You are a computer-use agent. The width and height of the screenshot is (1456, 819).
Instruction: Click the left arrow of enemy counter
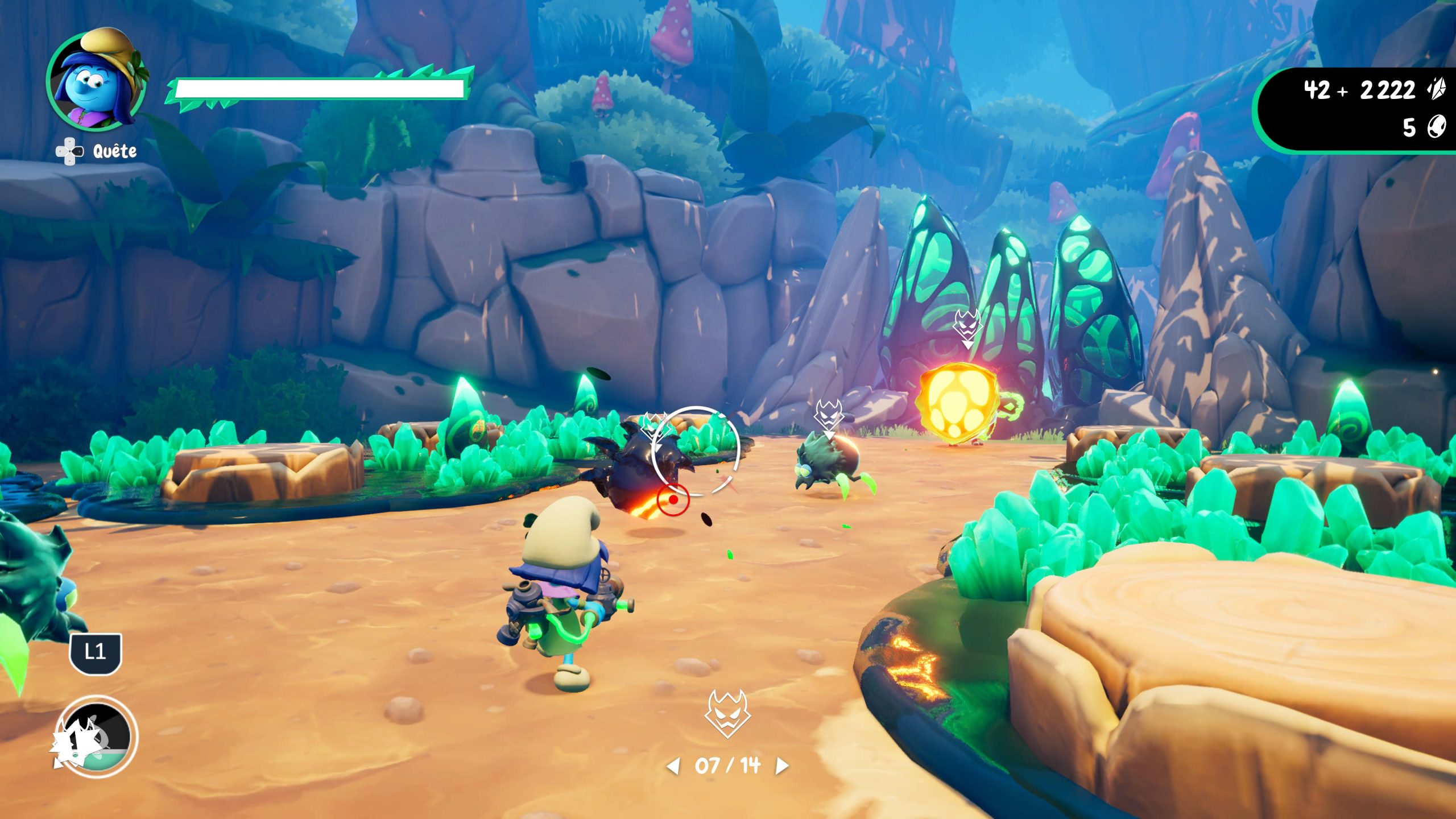tap(673, 766)
